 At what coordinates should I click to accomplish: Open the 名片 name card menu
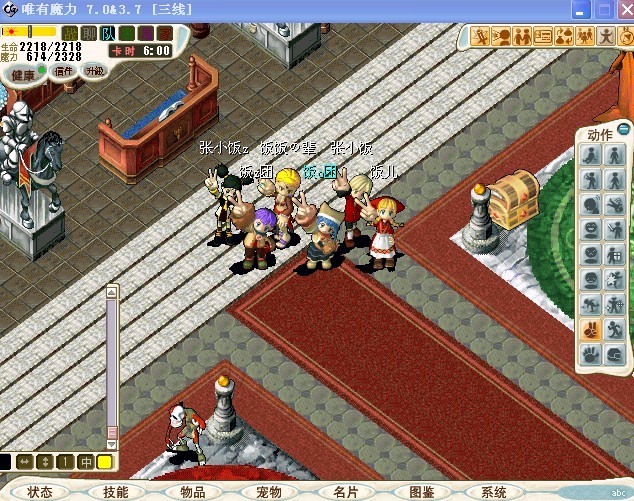(x=345, y=492)
